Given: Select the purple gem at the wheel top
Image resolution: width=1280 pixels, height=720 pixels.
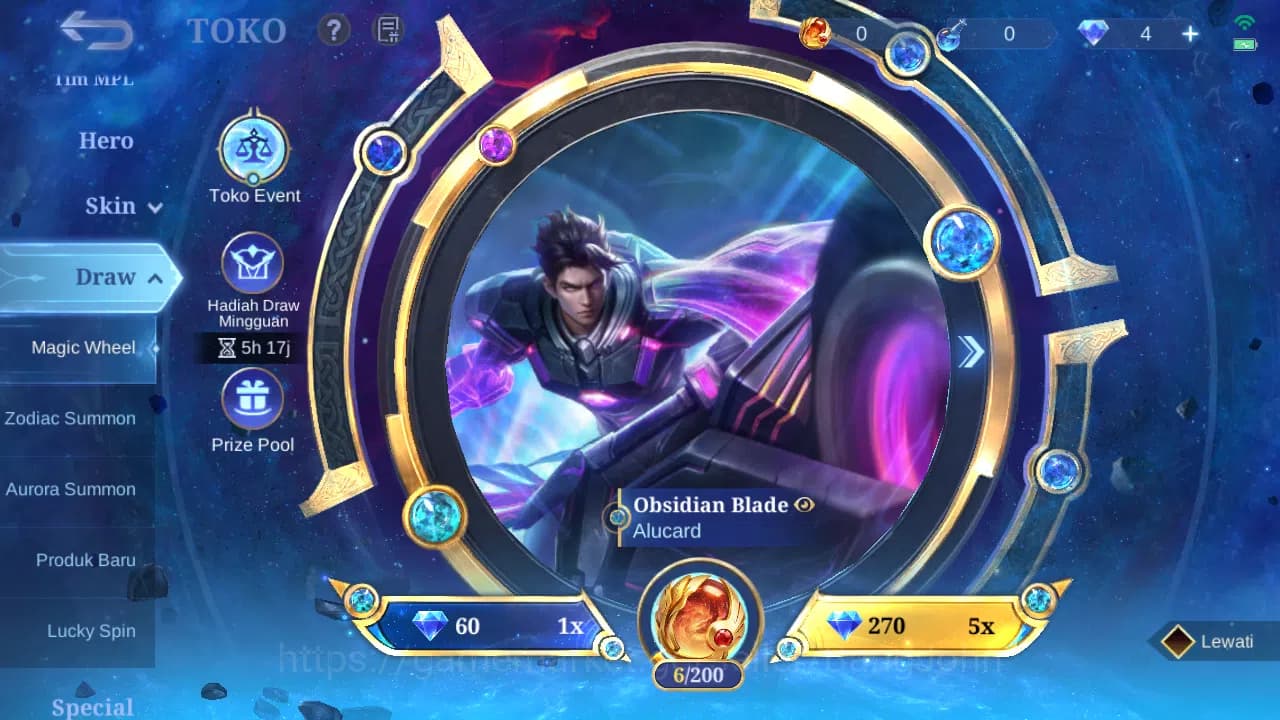Looking at the screenshot, I should click(497, 143).
